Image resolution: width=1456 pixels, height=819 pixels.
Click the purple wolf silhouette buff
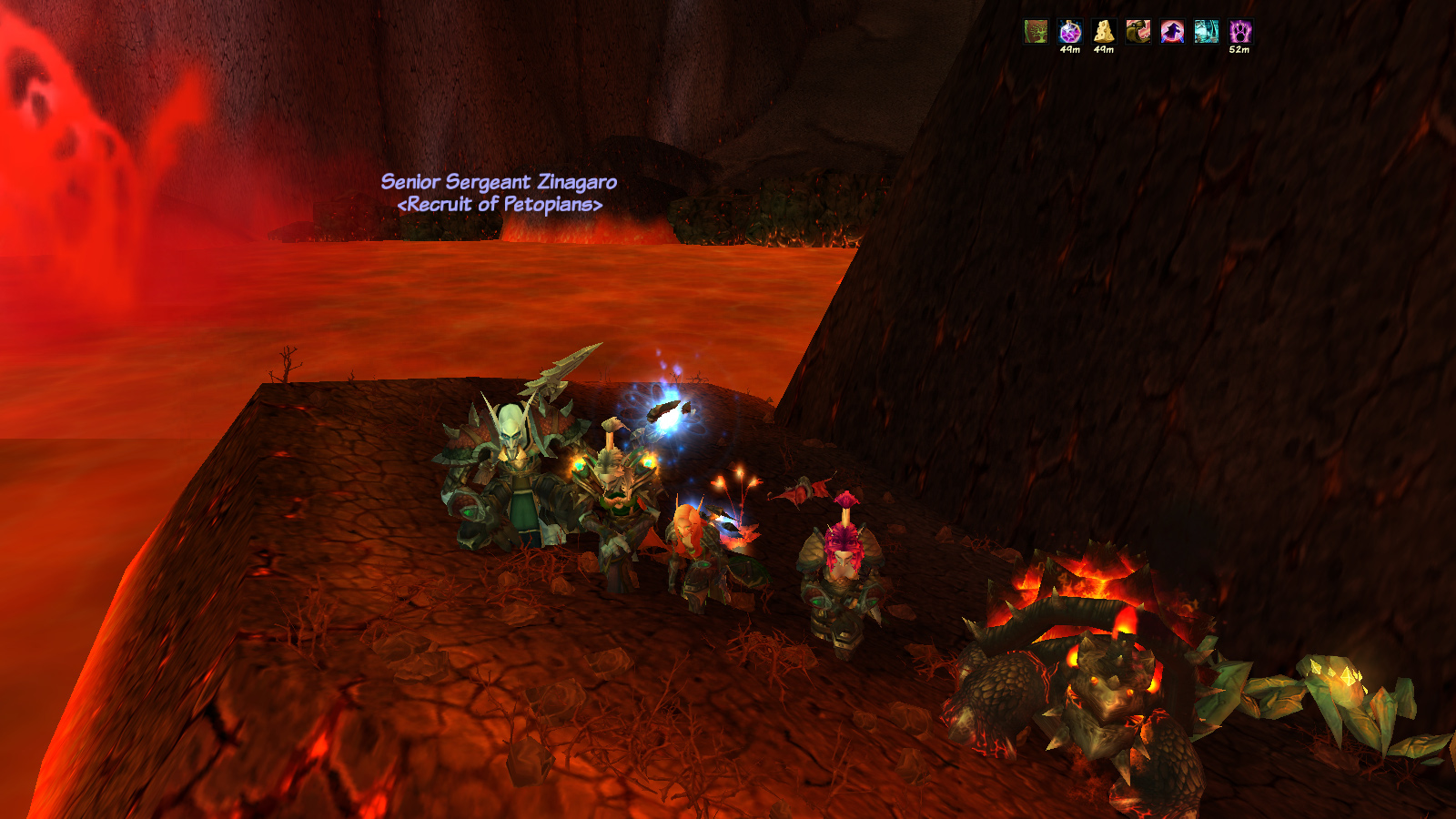point(1172,32)
